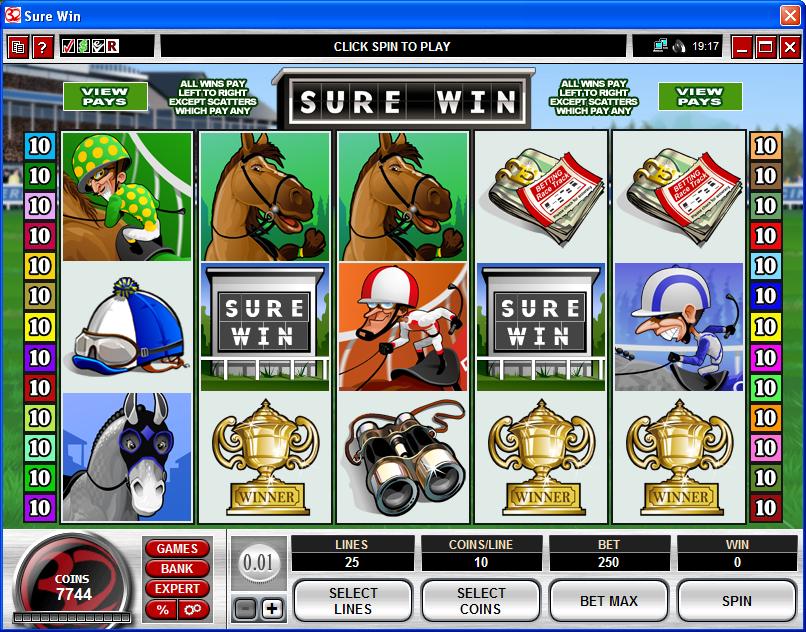The width and height of the screenshot is (806, 632).
Task: Minimize the game window
Action: [742, 47]
